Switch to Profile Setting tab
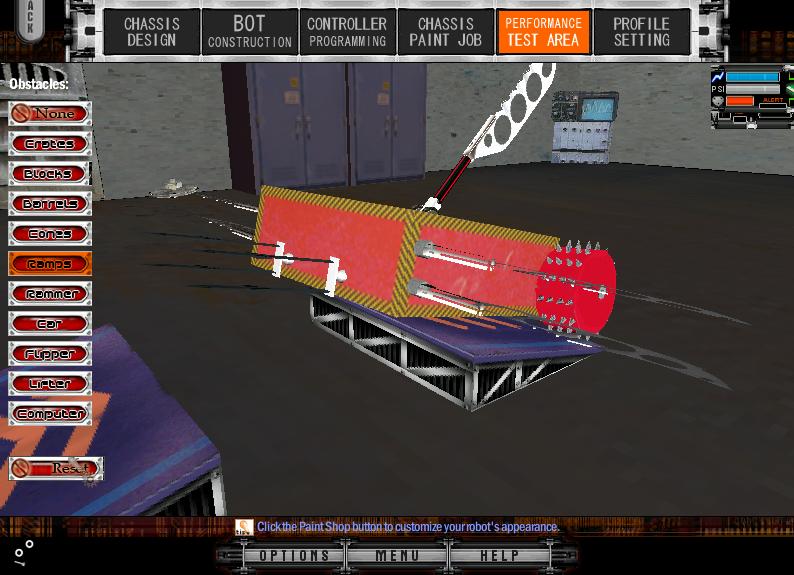The height and width of the screenshot is (575, 794). [641, 32]
